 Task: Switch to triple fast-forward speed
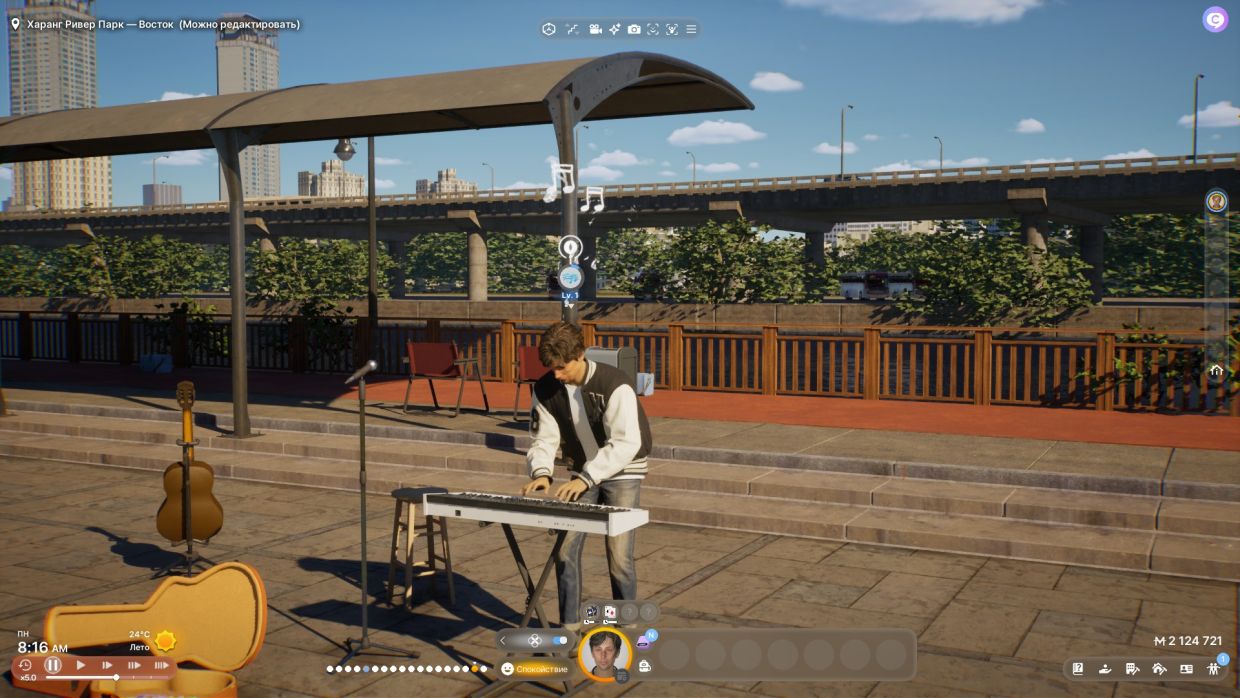(160, 665)
